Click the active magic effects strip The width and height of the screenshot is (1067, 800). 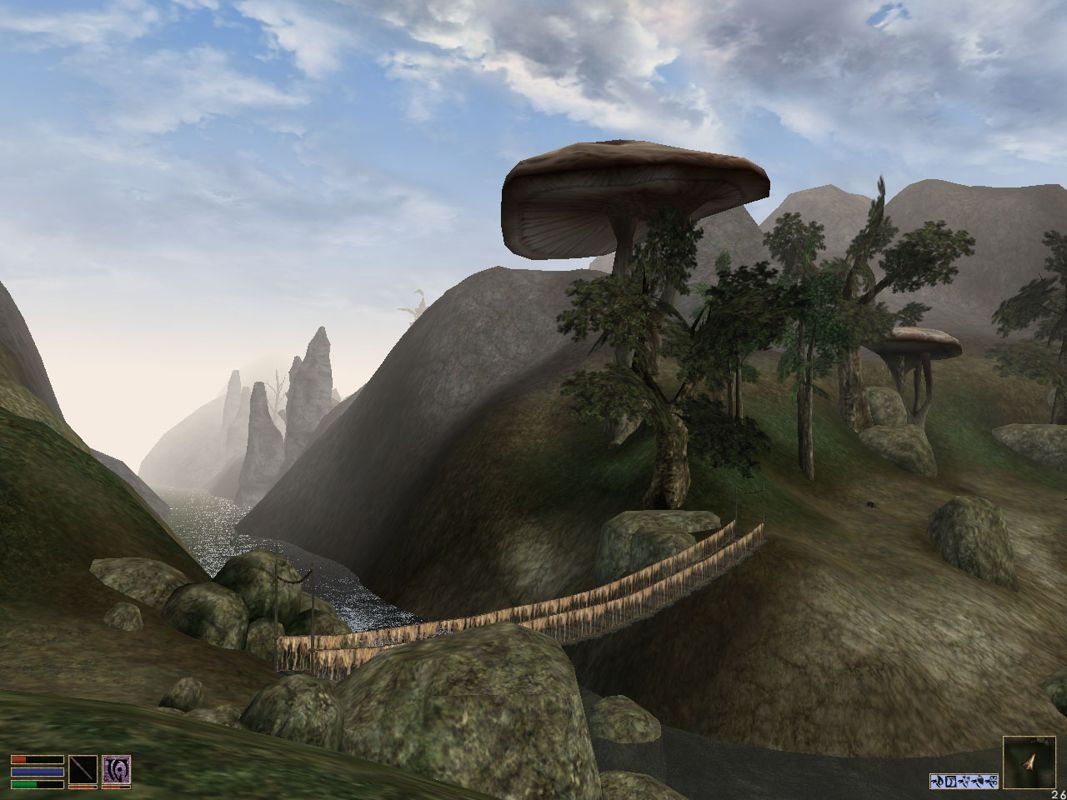click(963, 781)
